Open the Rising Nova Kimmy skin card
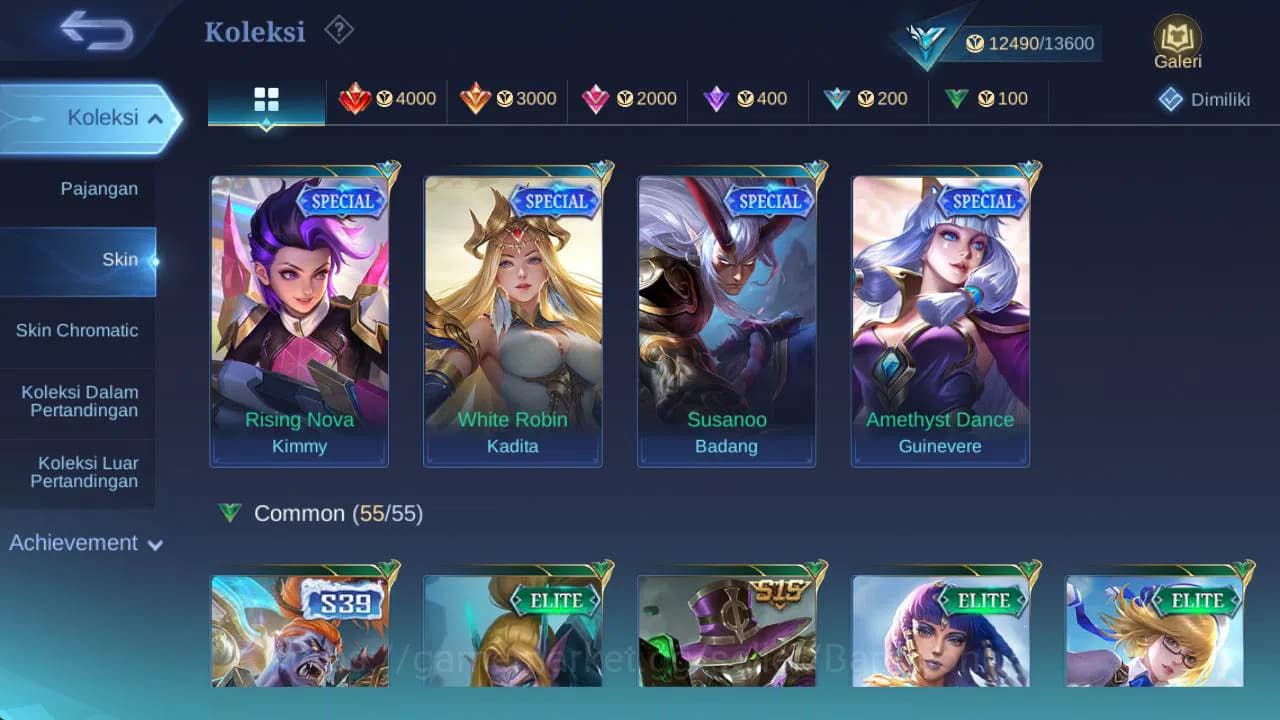Viewport: 1280px width, 720px height. (299, 310)
